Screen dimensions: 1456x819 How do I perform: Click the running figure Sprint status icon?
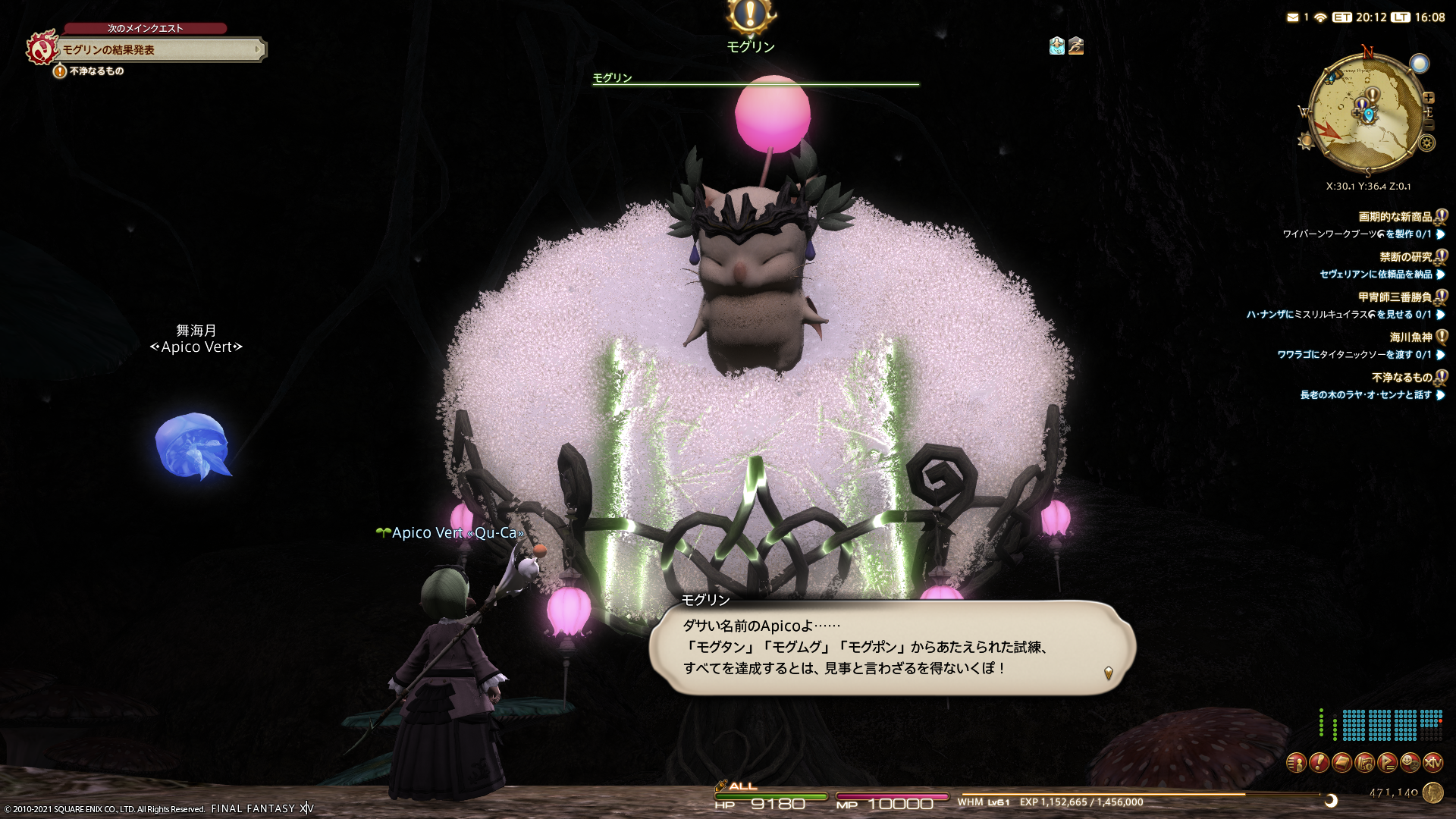(1076, 46)
